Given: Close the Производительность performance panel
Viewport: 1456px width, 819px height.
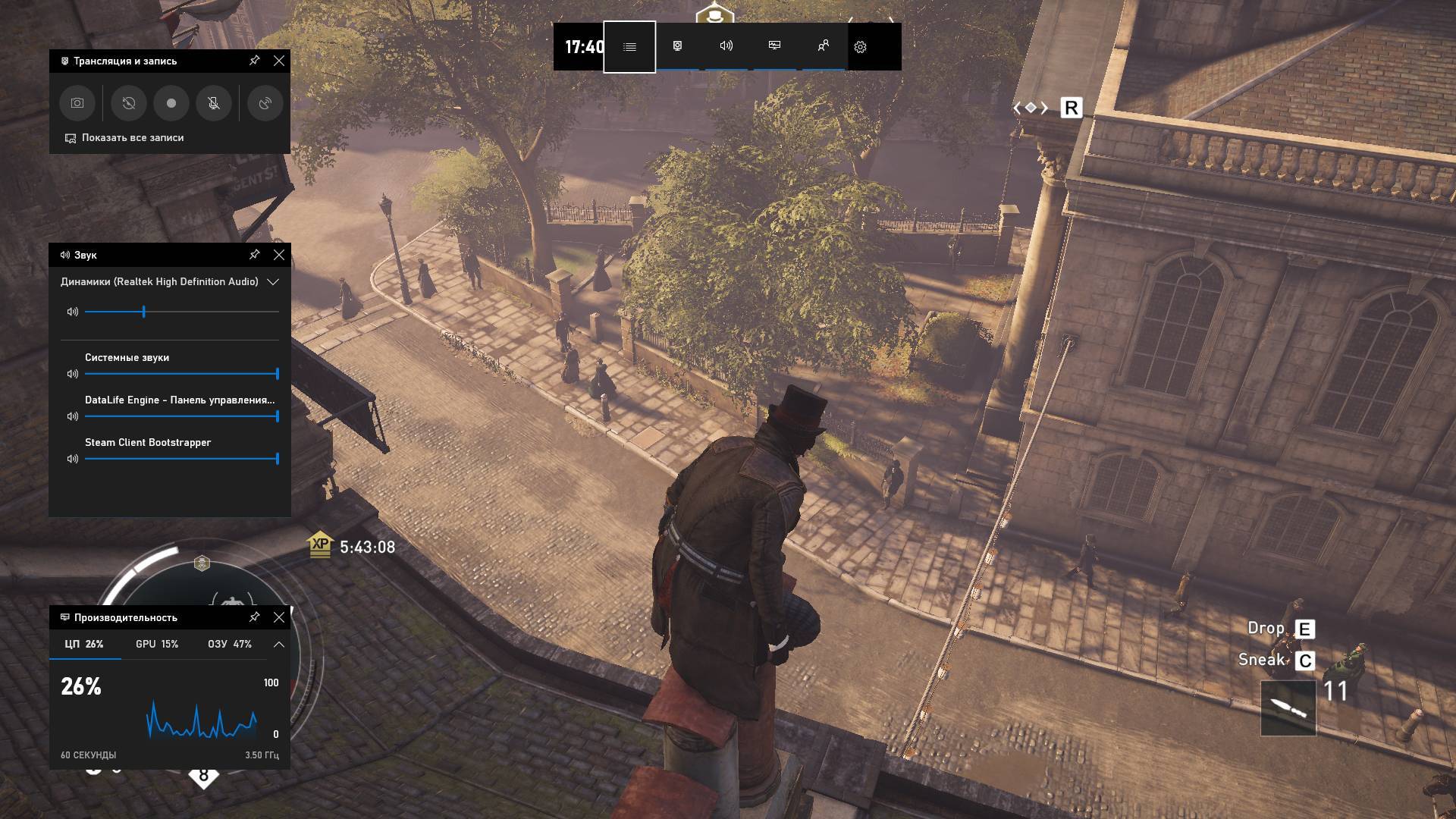Looking at the screenshot, I should (x=279, y=617).
